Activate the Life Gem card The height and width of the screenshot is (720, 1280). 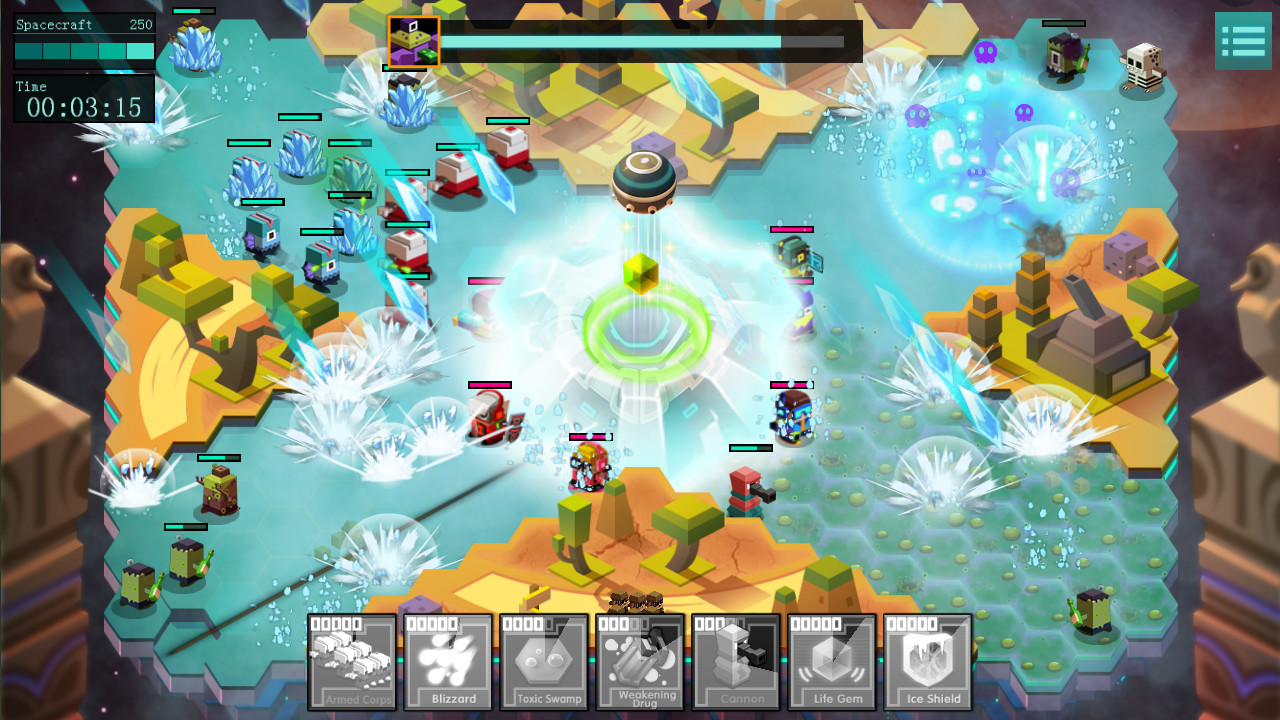(x=832, y=661)
